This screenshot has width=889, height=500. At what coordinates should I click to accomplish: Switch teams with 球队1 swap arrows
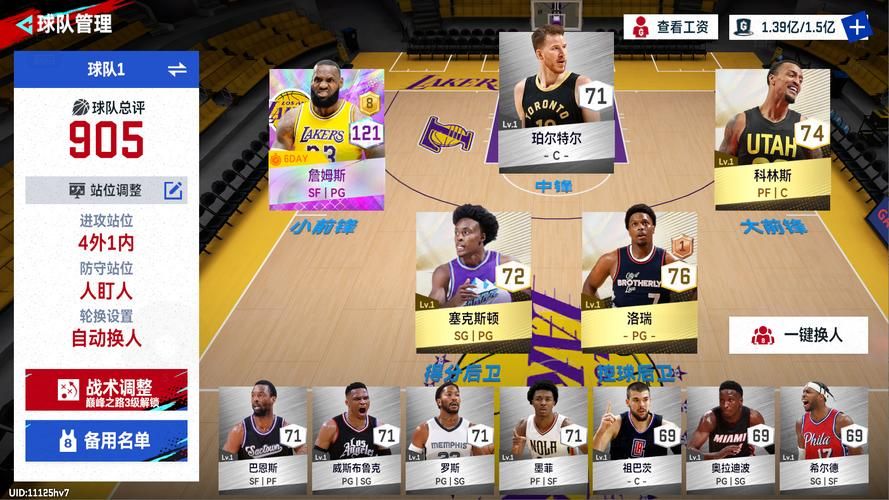point(177,69)
